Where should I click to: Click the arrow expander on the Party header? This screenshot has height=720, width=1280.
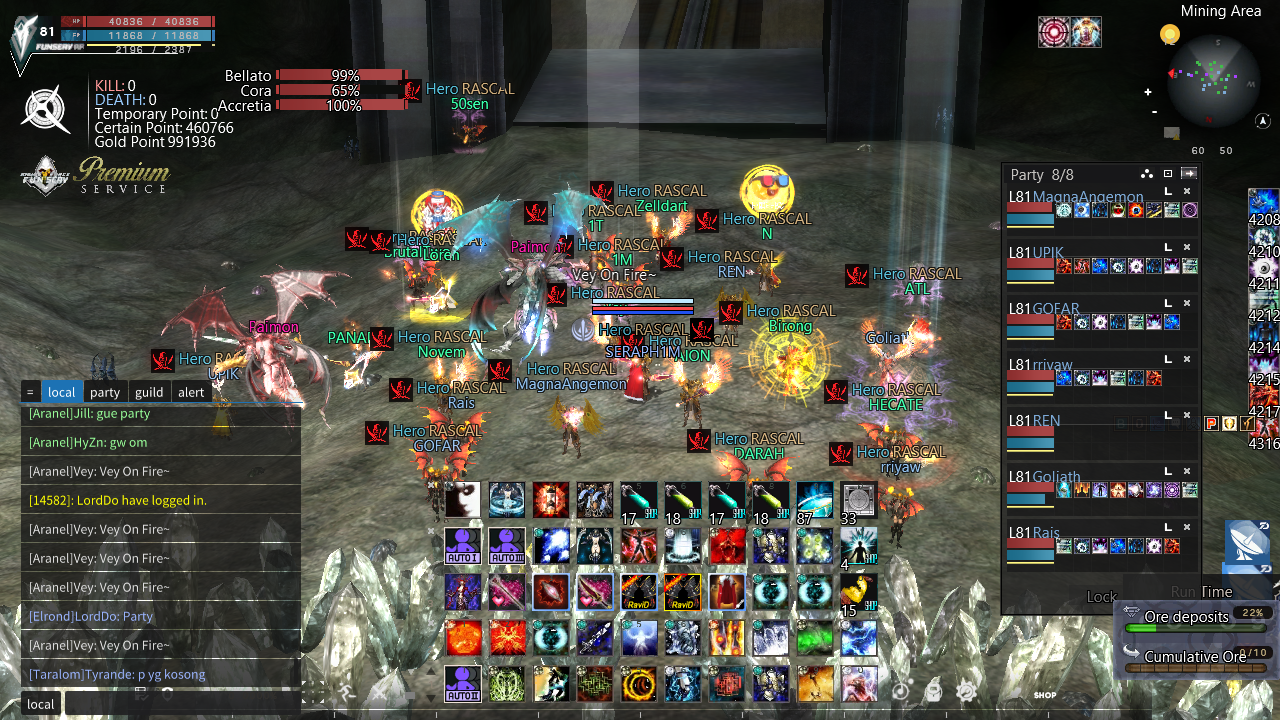pyautogui.click(x=1188, y=174)
